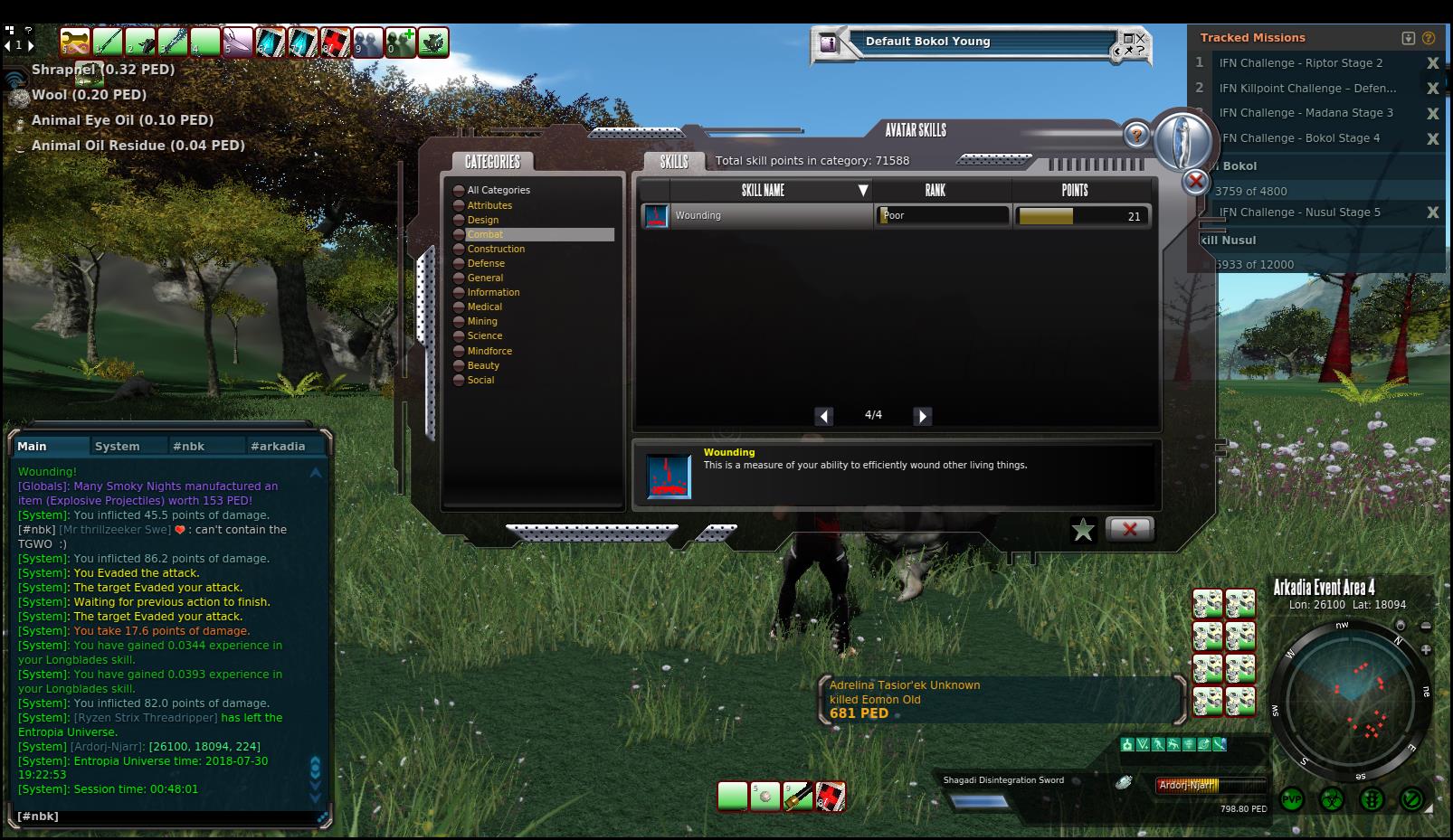Go to the next skills page

[922, 416]
